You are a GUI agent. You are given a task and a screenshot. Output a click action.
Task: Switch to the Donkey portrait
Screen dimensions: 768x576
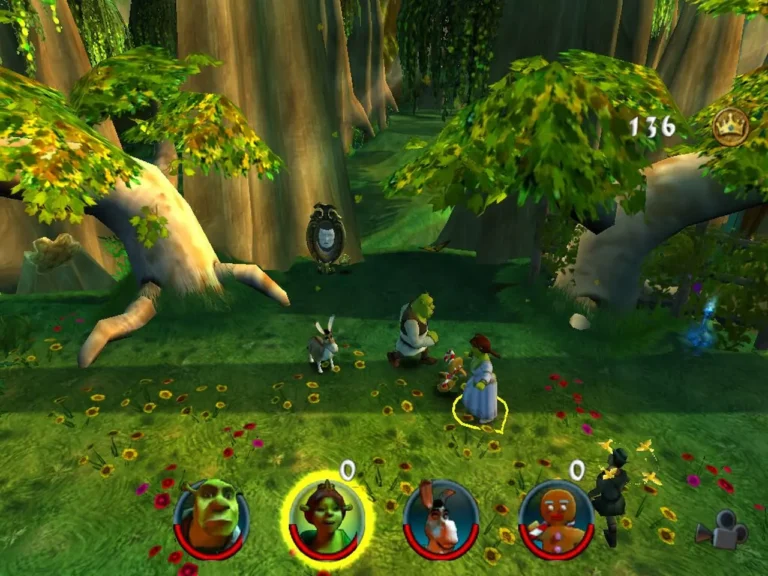coord(441,518)
